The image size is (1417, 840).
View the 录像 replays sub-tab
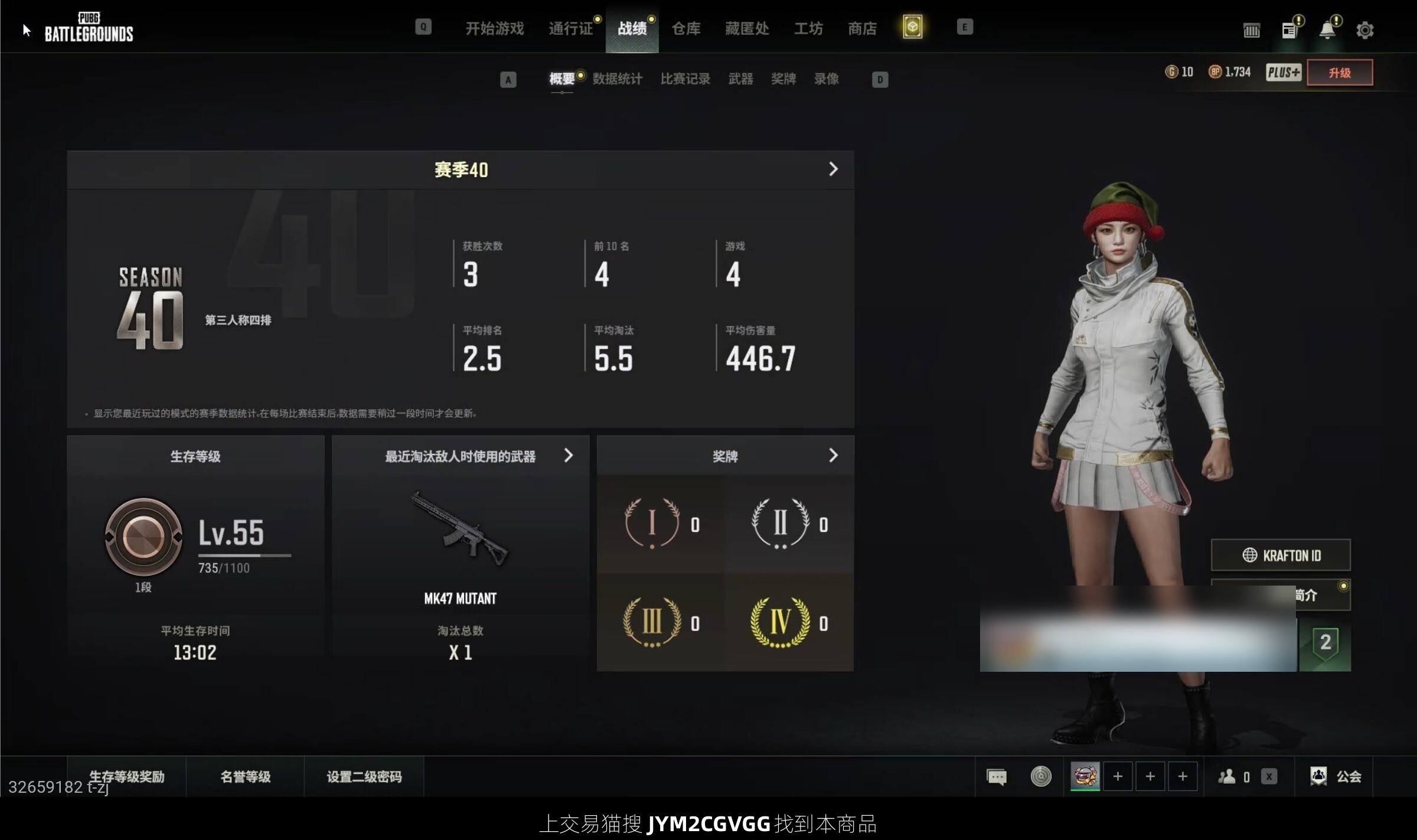click(x=826, y=79)
